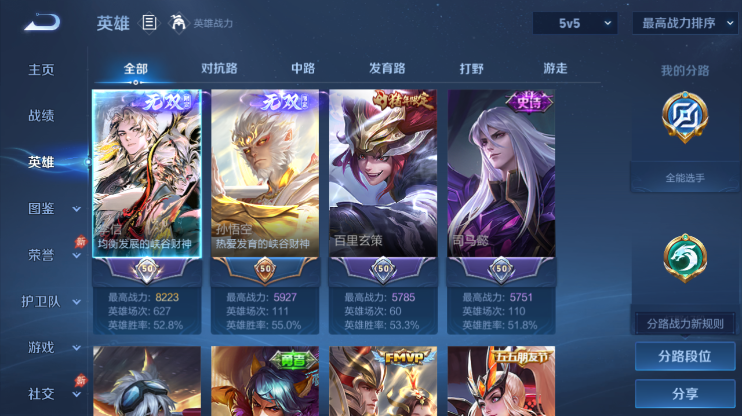Screen dimensions: 742x416
Task: Switch to the 发育路 tab
Action: click(x=387, y=69)
